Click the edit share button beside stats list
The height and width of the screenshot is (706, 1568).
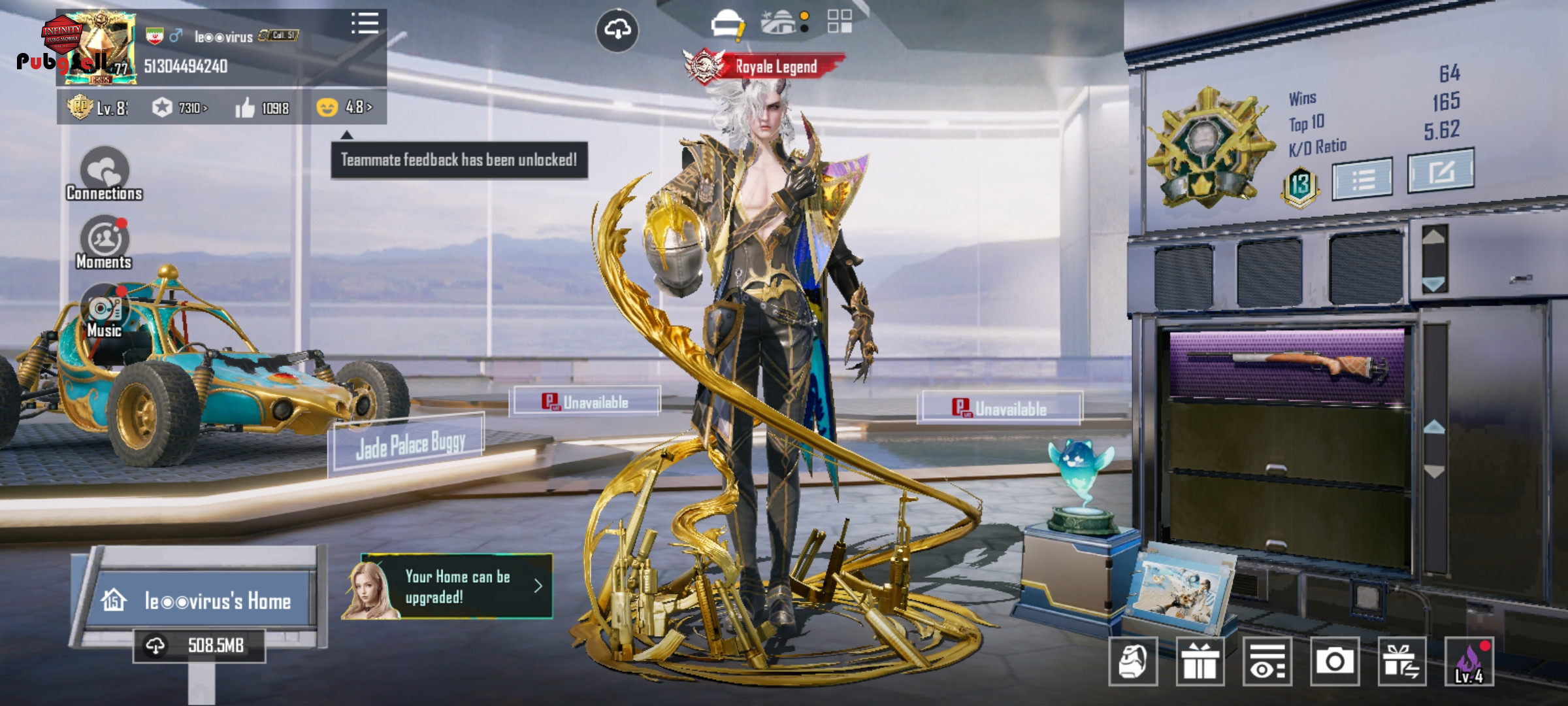click(1441, 171)
